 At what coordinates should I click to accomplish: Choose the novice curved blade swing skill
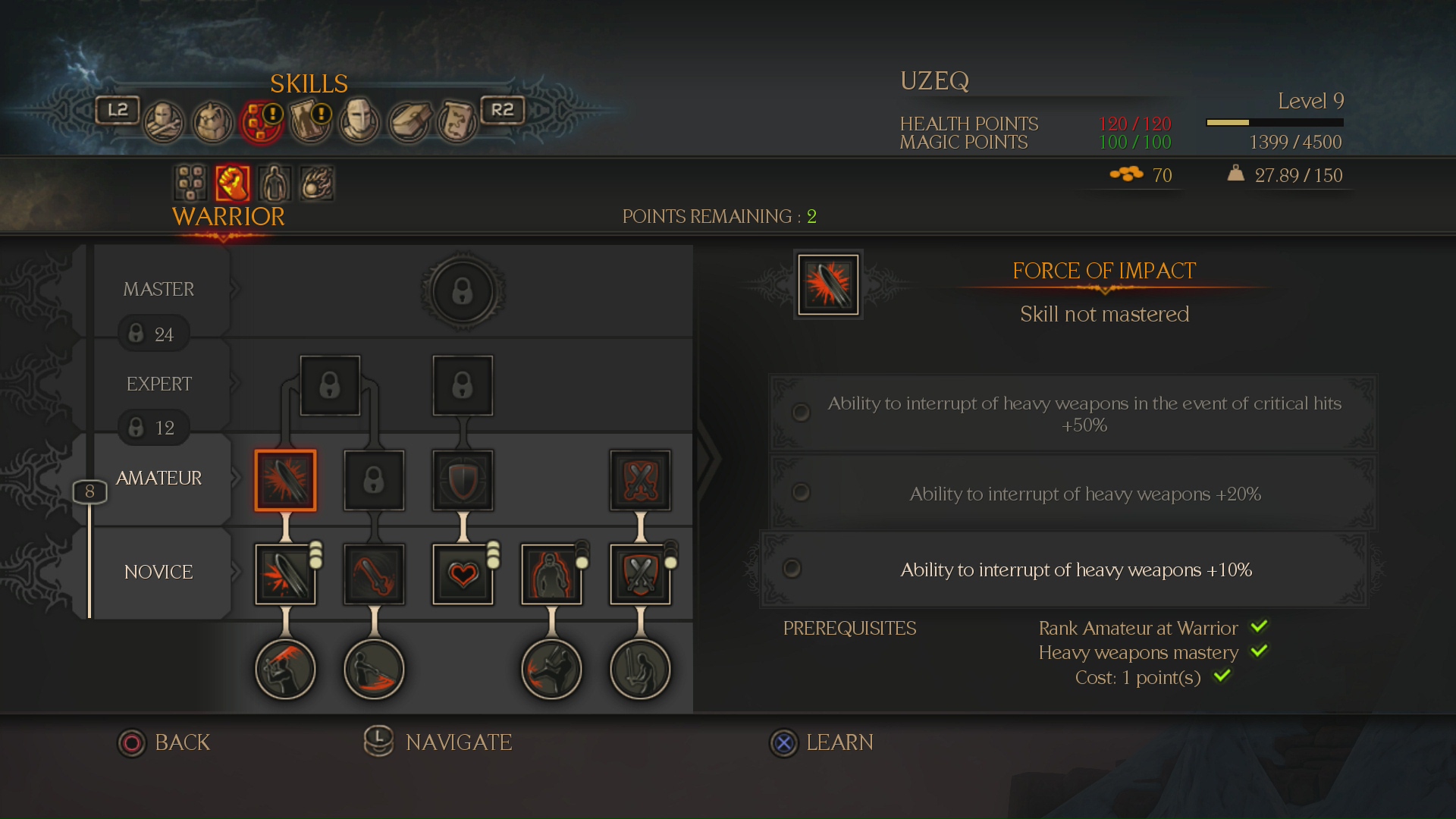[x=374, y=574]
